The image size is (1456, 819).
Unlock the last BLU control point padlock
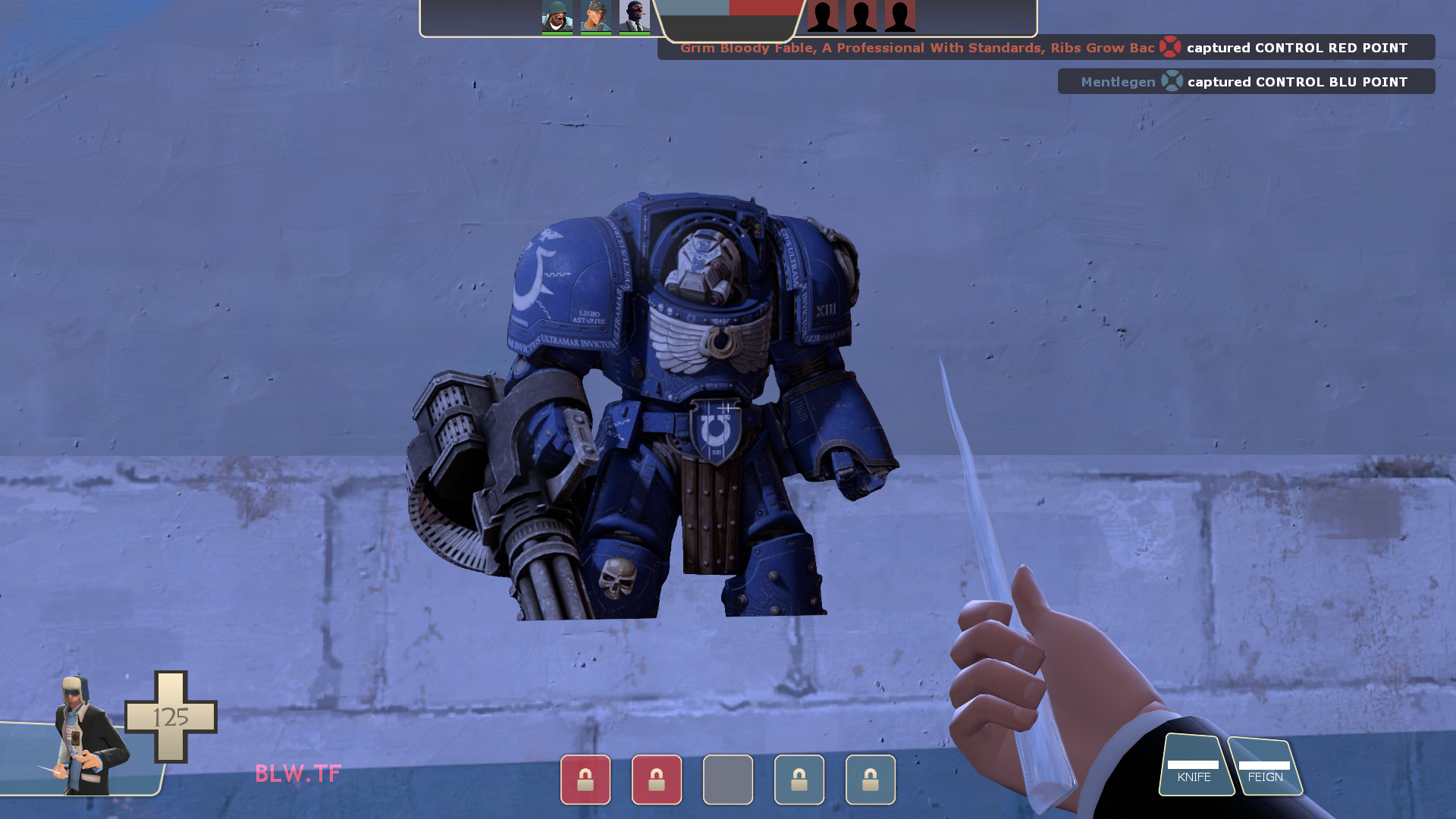coord(870,780)
